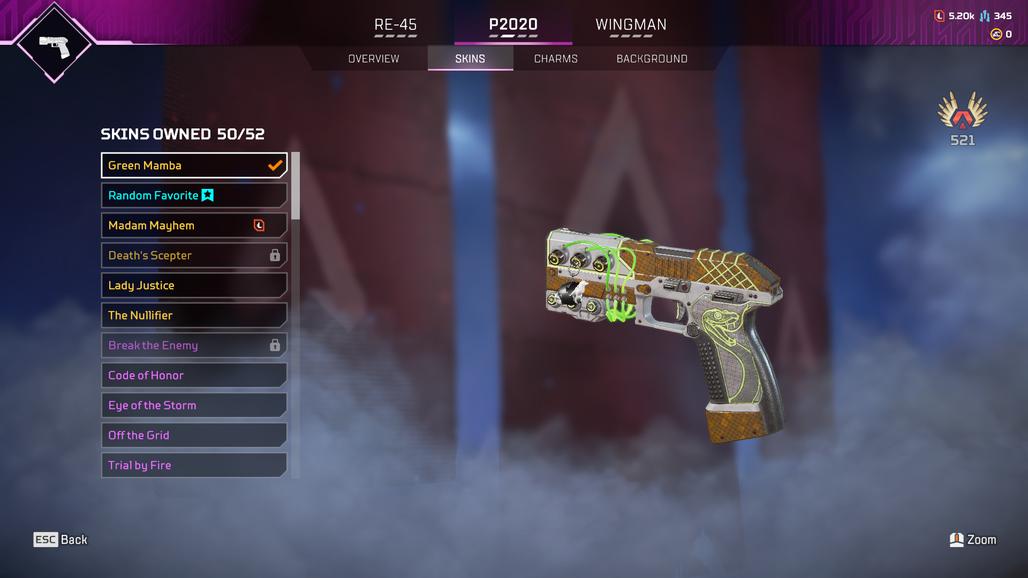The image size is (1028, 578).
Task: Equip the Code of Honor skin
Action: tap(194, 376)
